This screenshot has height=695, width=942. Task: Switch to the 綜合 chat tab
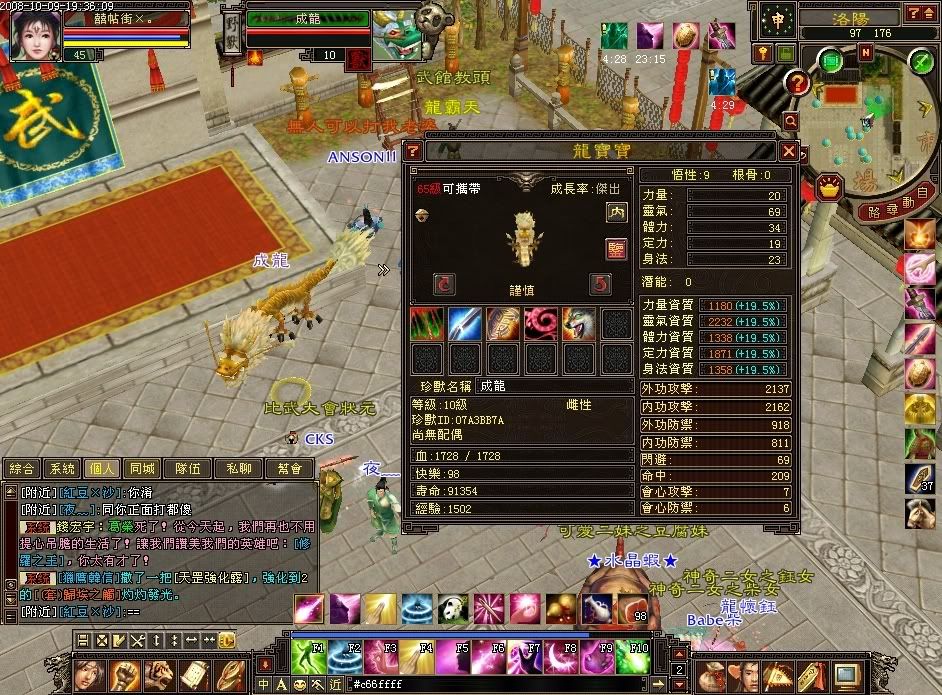coord(23,468)
